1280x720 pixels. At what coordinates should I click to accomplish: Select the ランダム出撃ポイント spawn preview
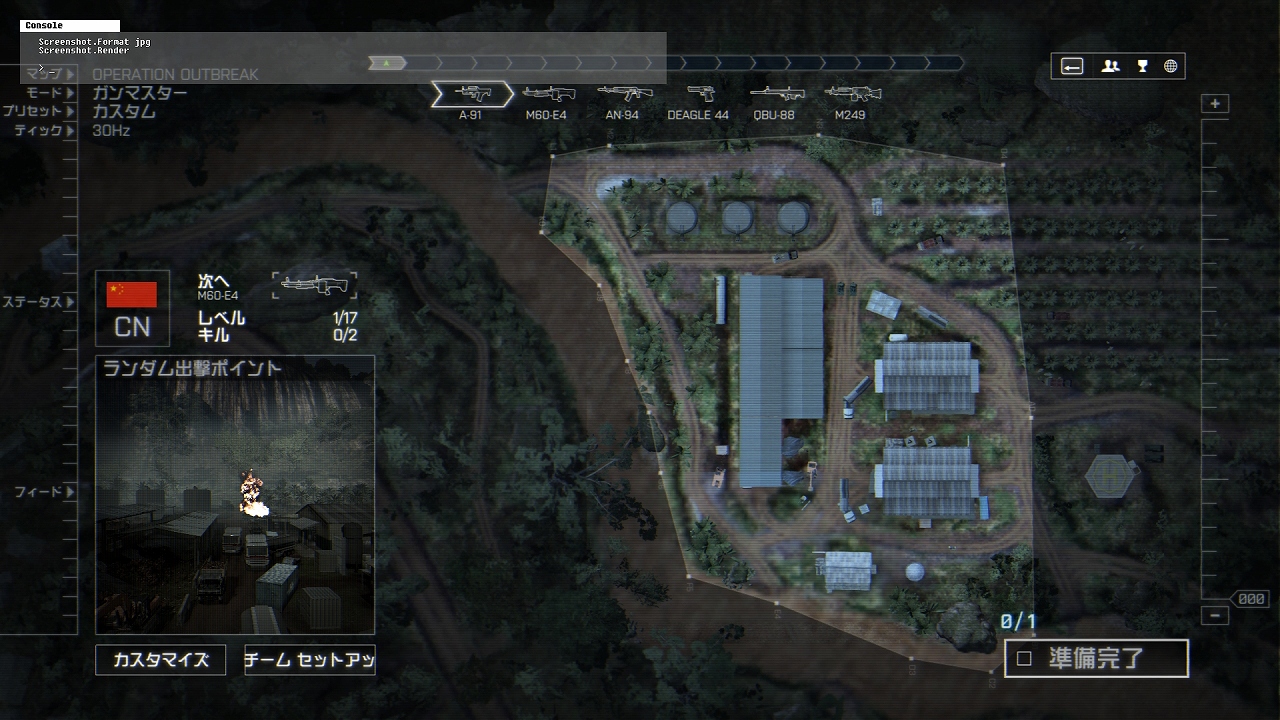[x=235, y=495]
